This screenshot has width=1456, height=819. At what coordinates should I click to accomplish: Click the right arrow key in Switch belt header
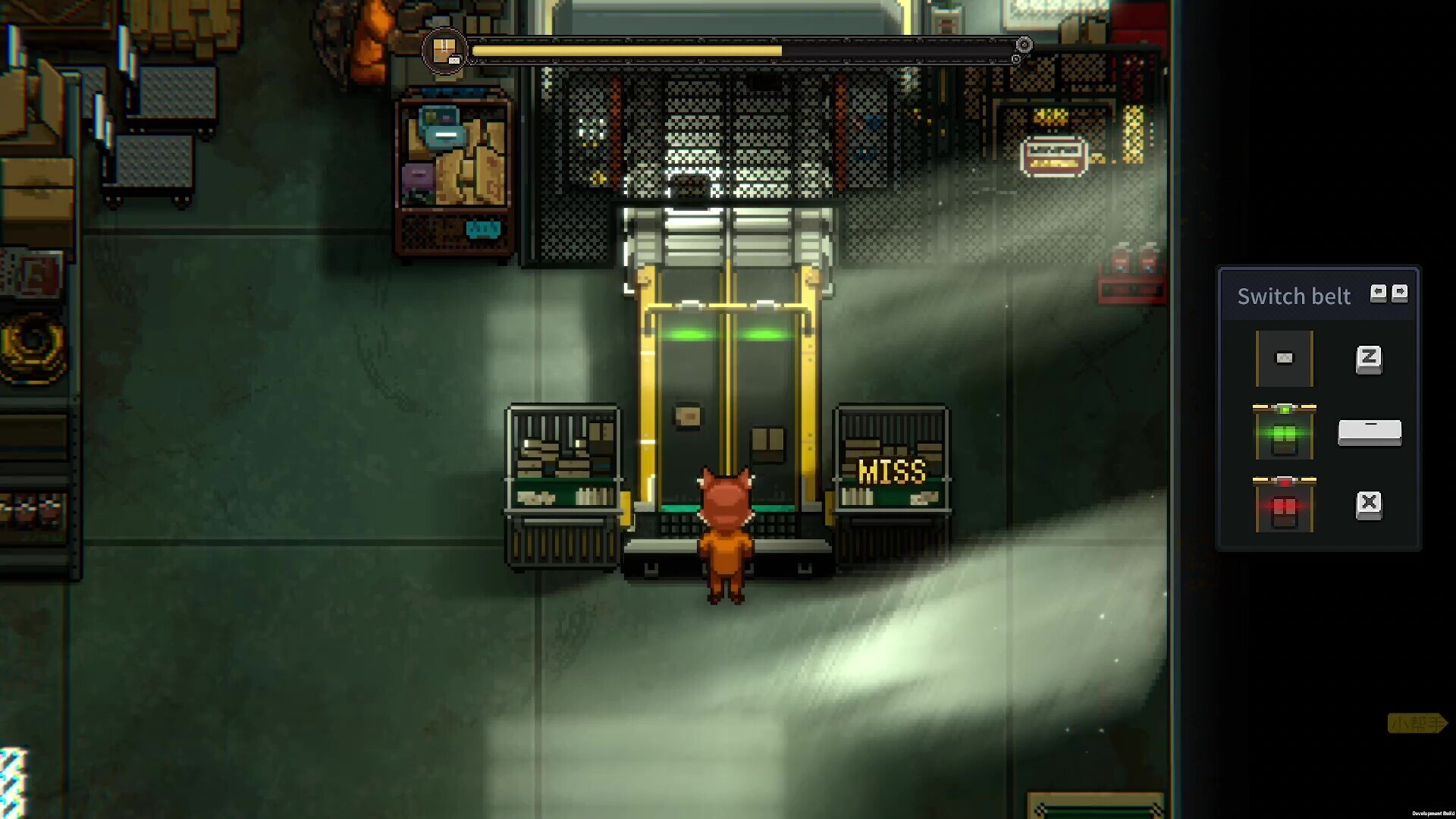1399,292
